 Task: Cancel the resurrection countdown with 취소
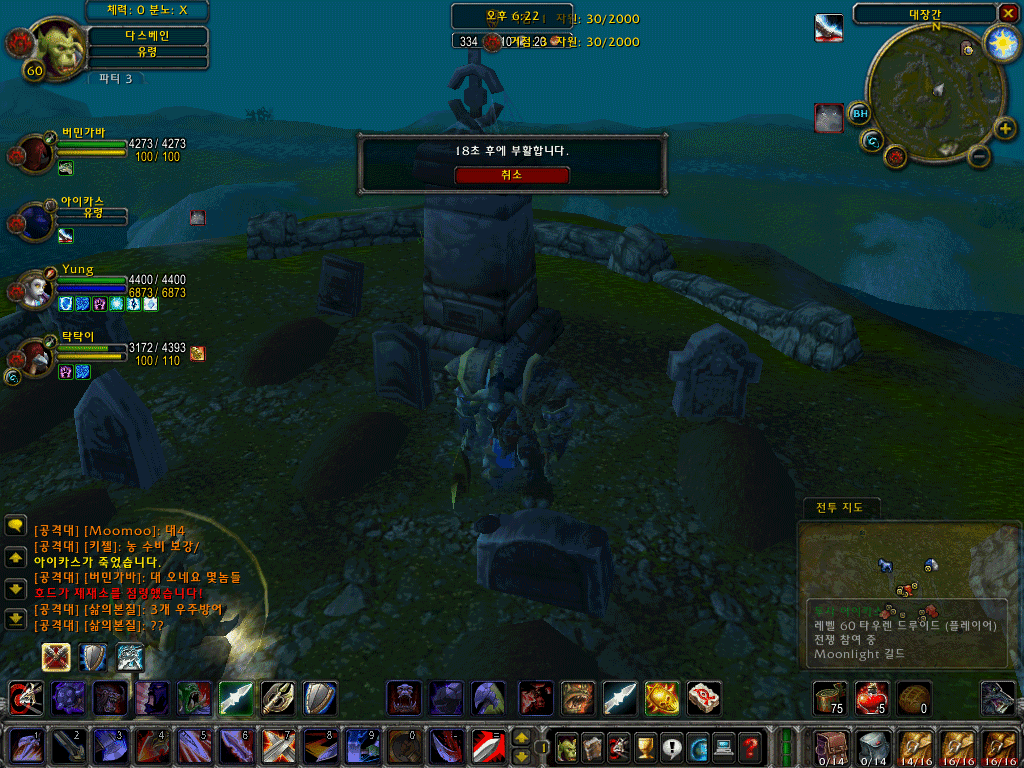point(512,175)
